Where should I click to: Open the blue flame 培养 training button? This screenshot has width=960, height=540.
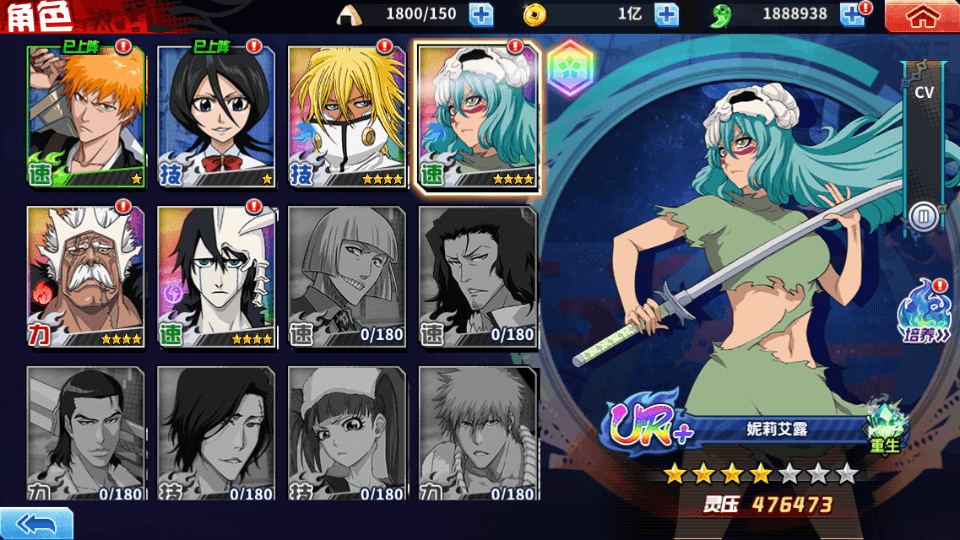(x=923, y=315)
